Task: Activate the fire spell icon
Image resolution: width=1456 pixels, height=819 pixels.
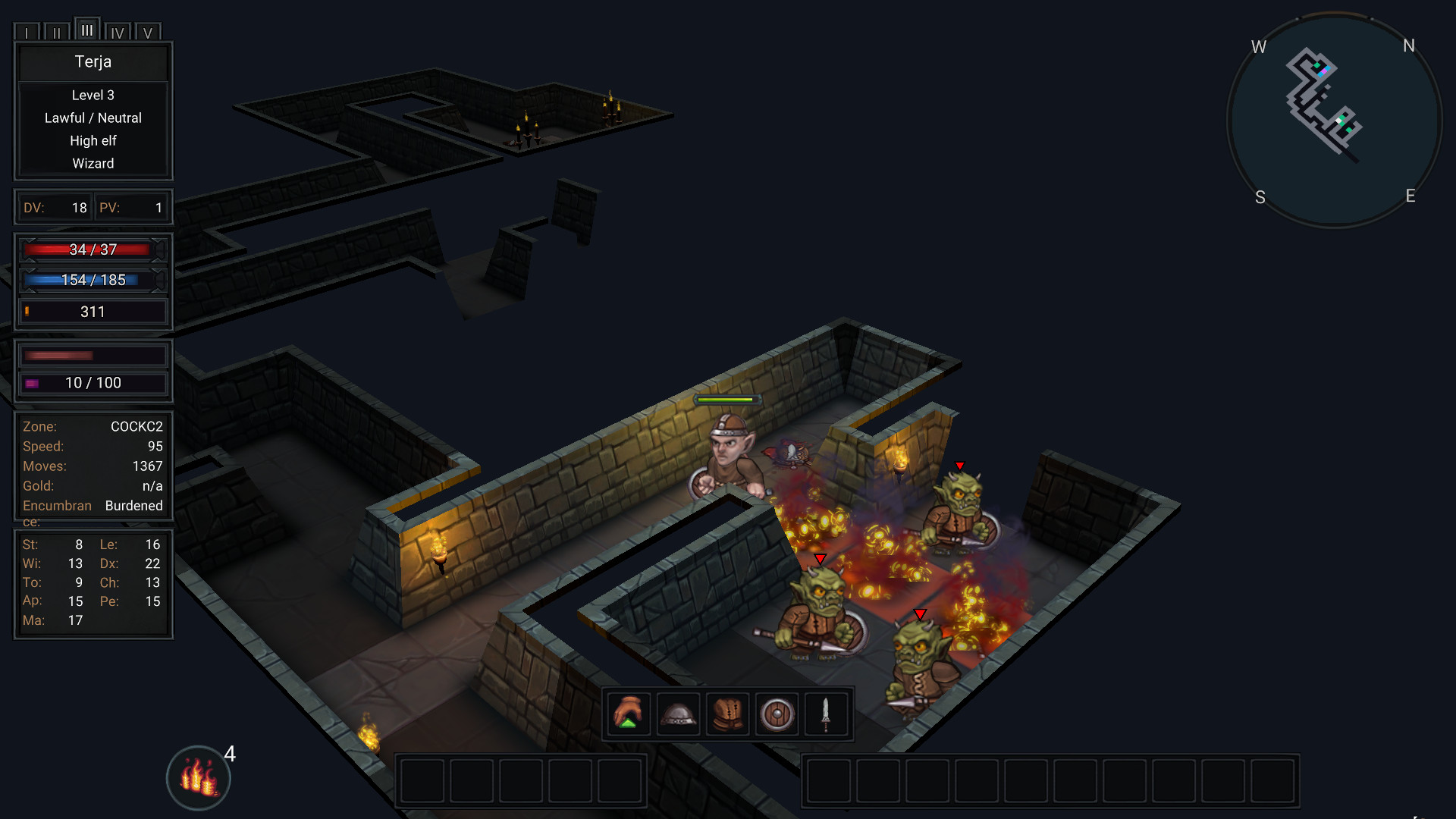Action: click(198, 778)
